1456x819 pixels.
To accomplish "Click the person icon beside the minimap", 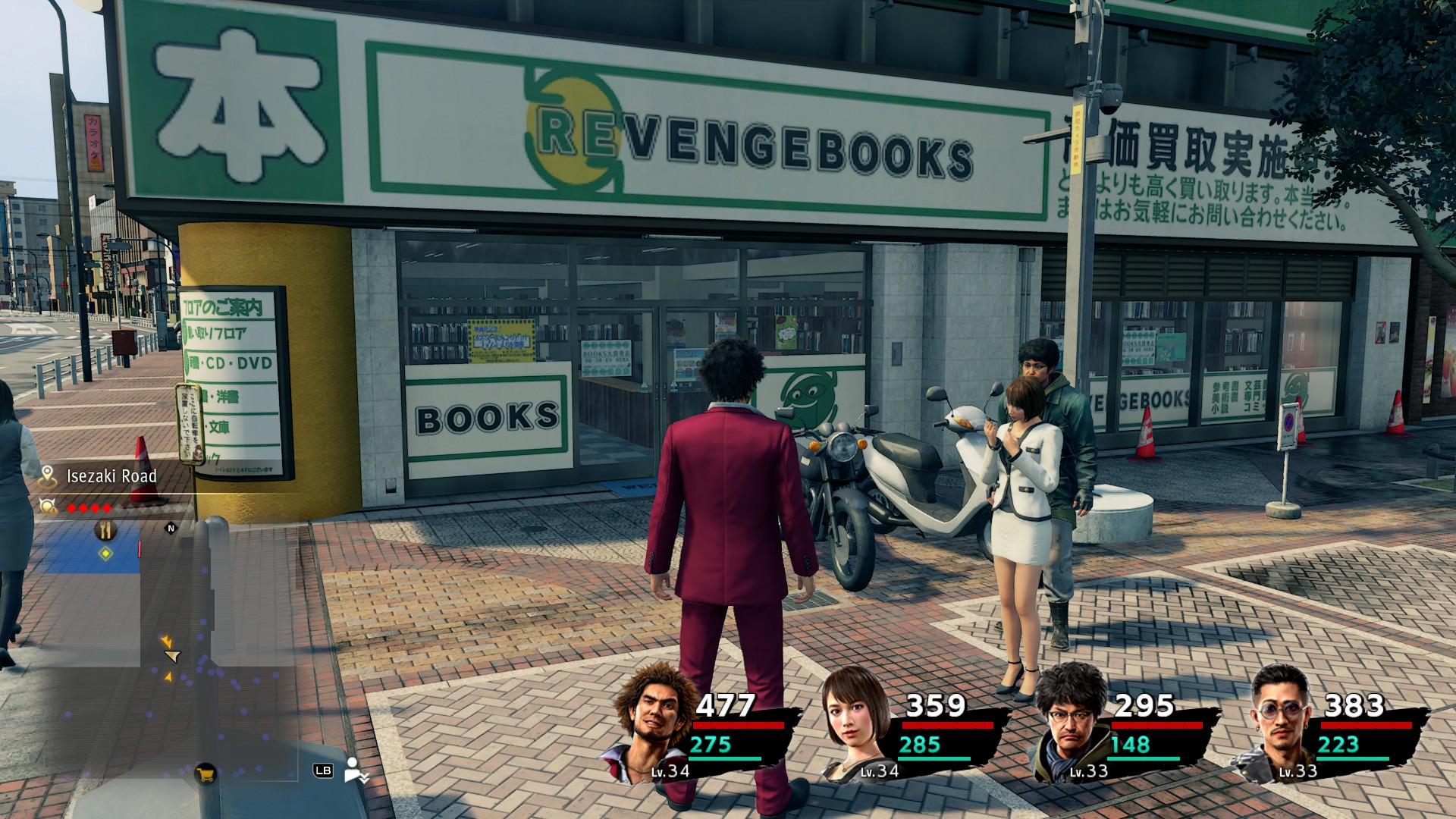I will tap(354, 770).
